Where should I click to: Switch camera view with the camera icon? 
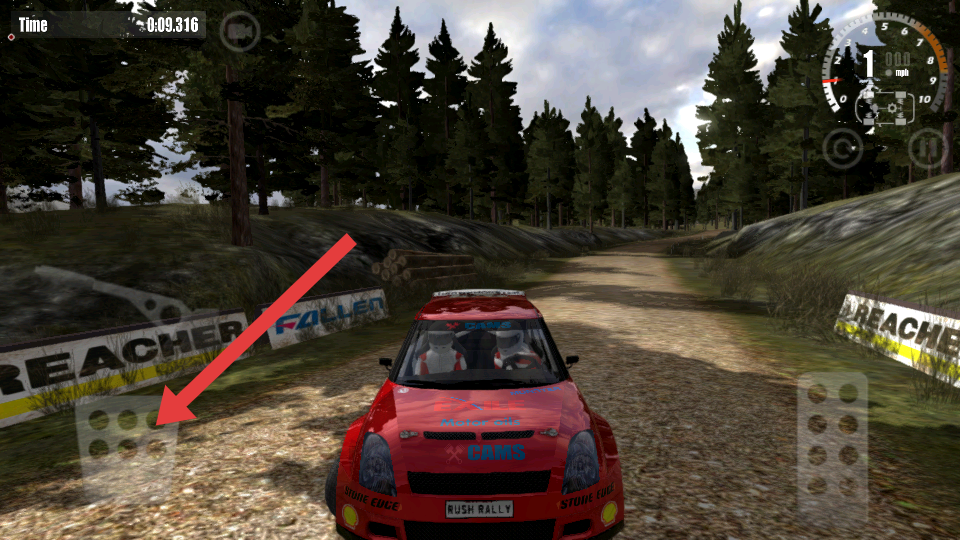tap(240, 32)
